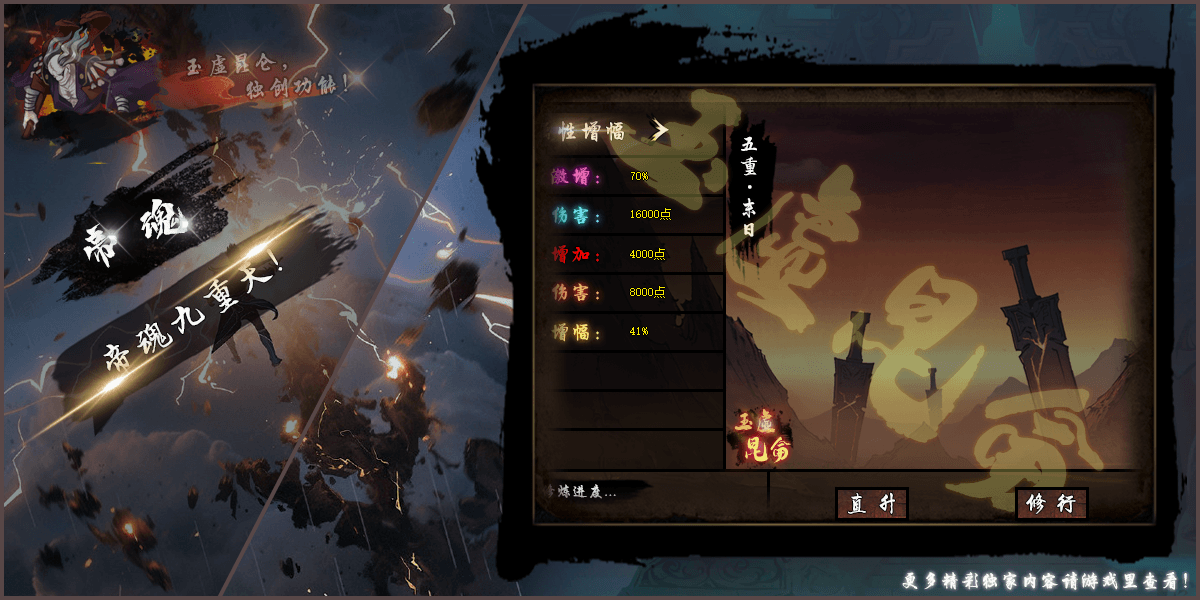Click the arrow beside 性增幅
Screen dimensions: 1200x600
point(659,131)
